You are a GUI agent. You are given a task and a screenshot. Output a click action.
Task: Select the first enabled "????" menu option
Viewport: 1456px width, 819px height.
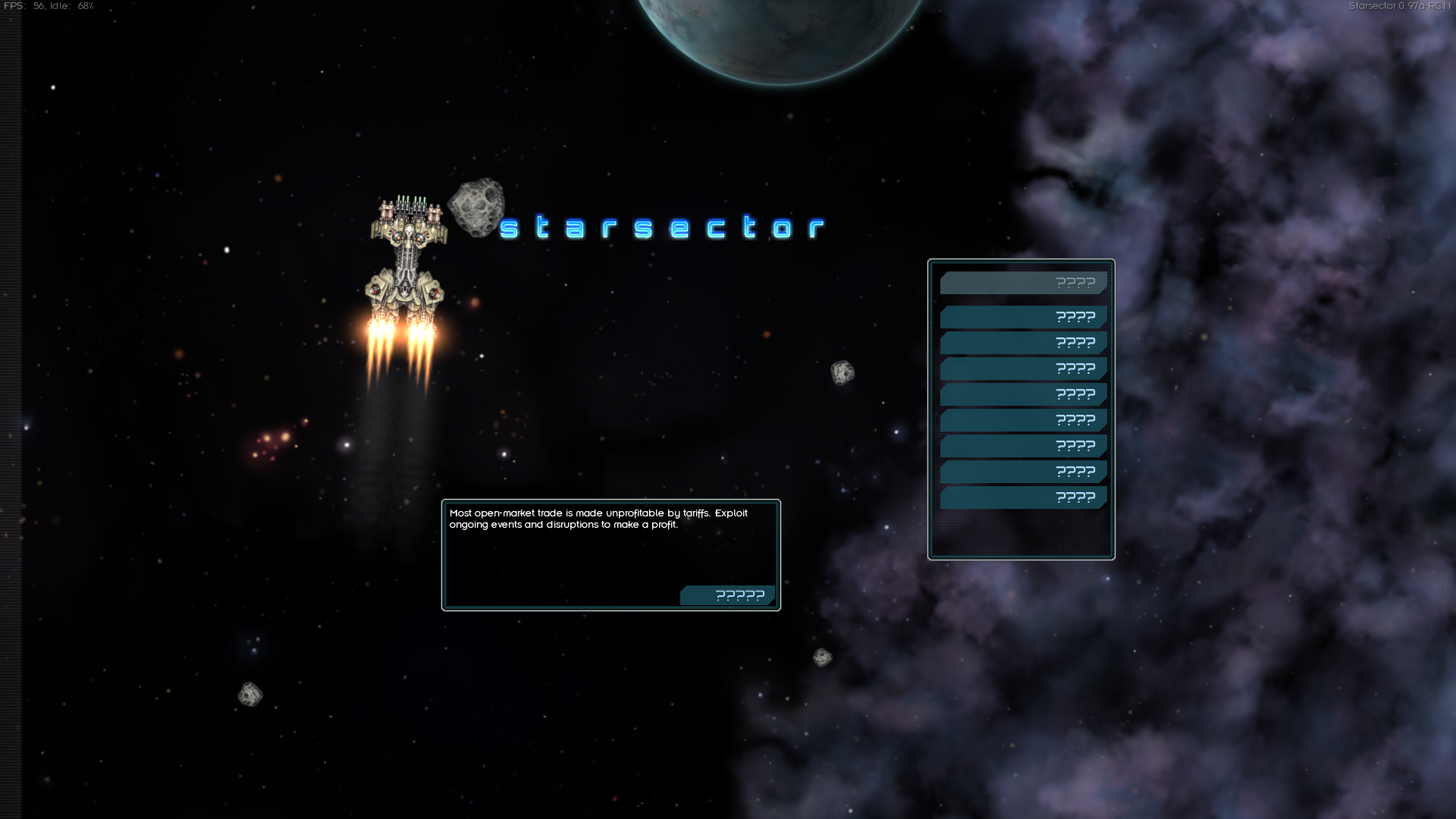(1023, 317)
